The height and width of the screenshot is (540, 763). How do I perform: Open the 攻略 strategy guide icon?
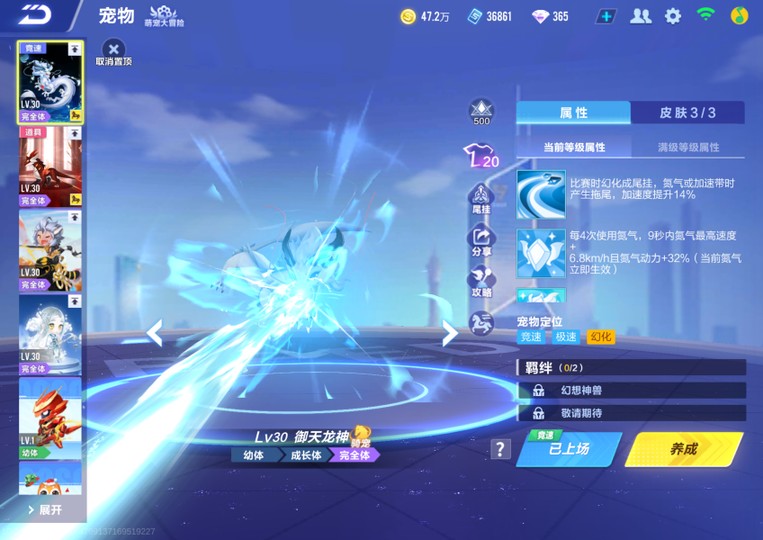pos(482,282)
